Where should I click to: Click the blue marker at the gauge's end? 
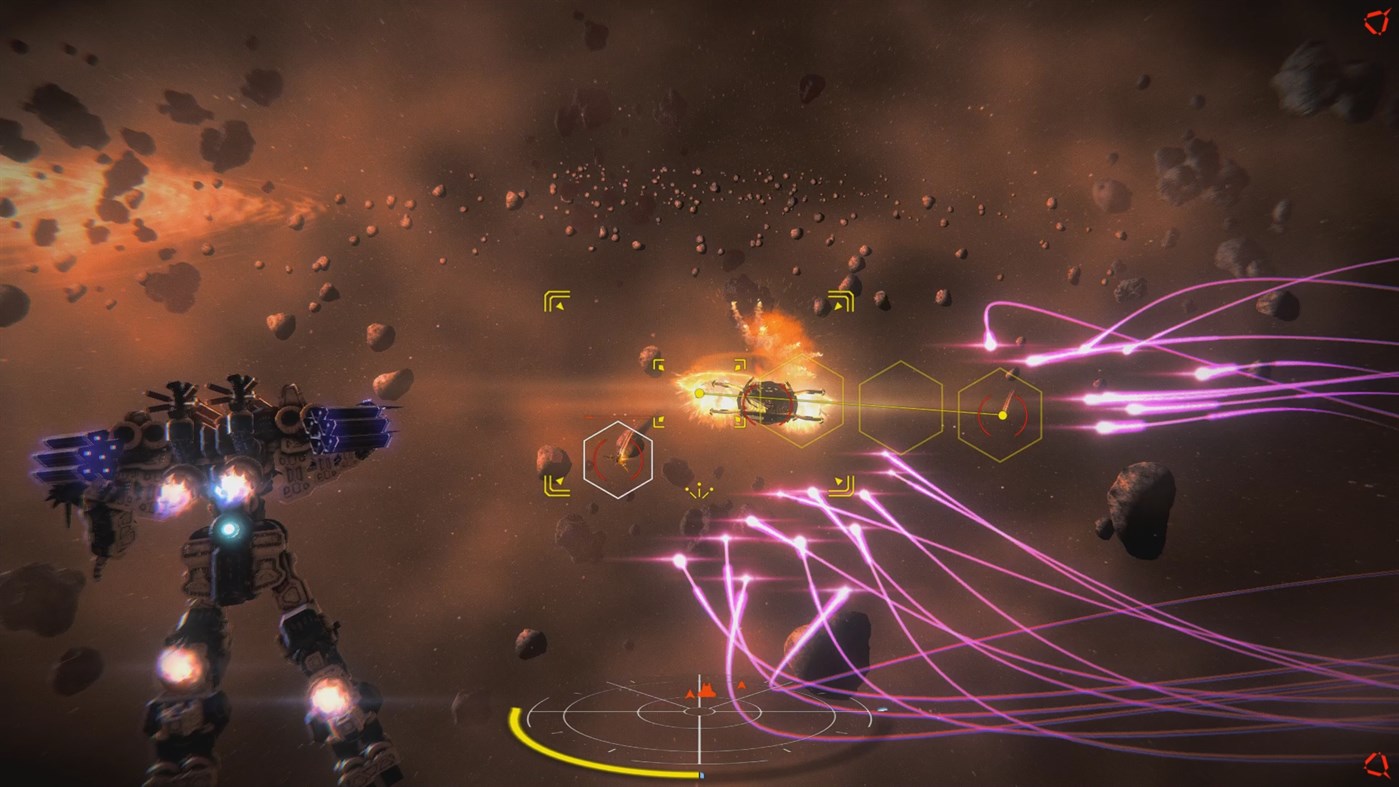coord(701,774)
